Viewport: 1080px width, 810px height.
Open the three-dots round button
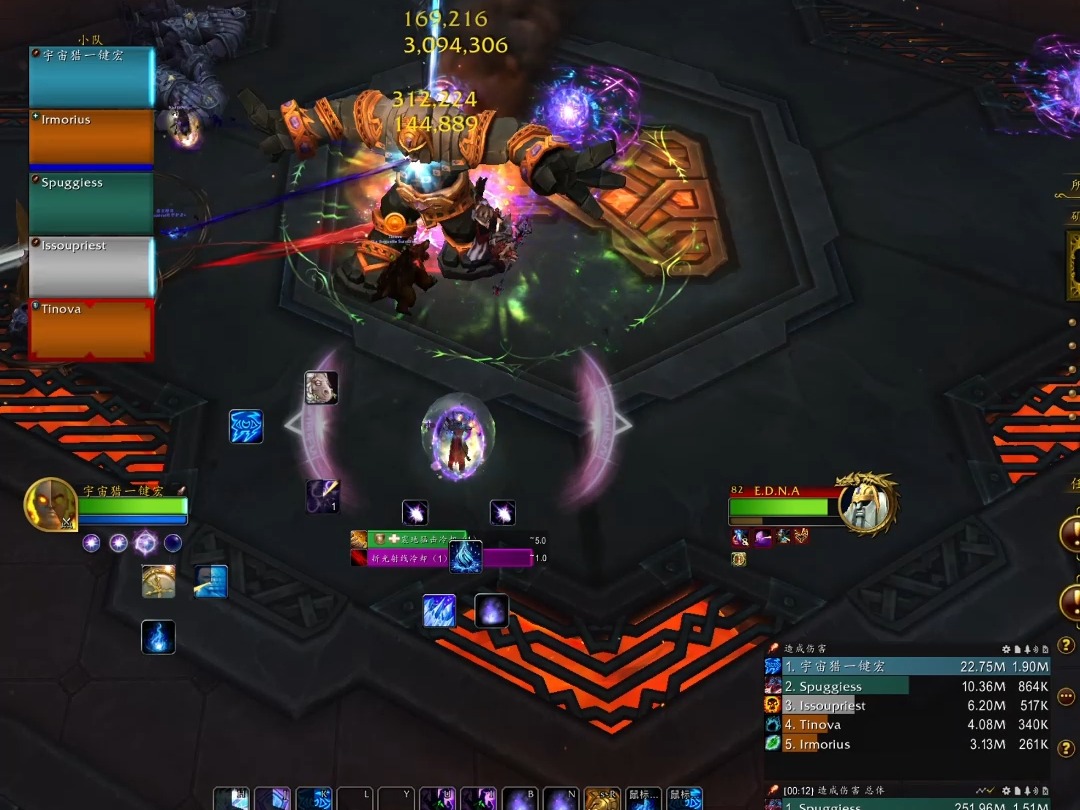coord(1067,697)
